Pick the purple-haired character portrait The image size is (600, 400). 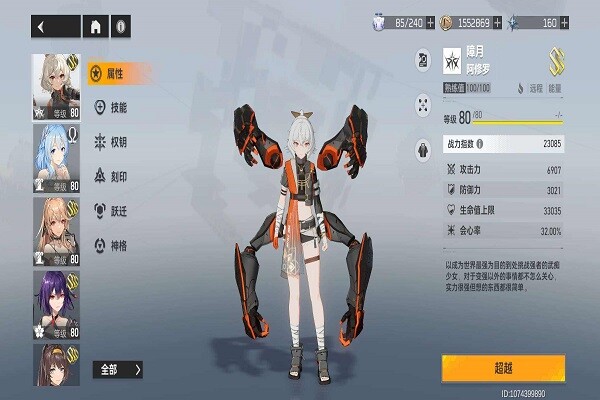tap(57, 303)
